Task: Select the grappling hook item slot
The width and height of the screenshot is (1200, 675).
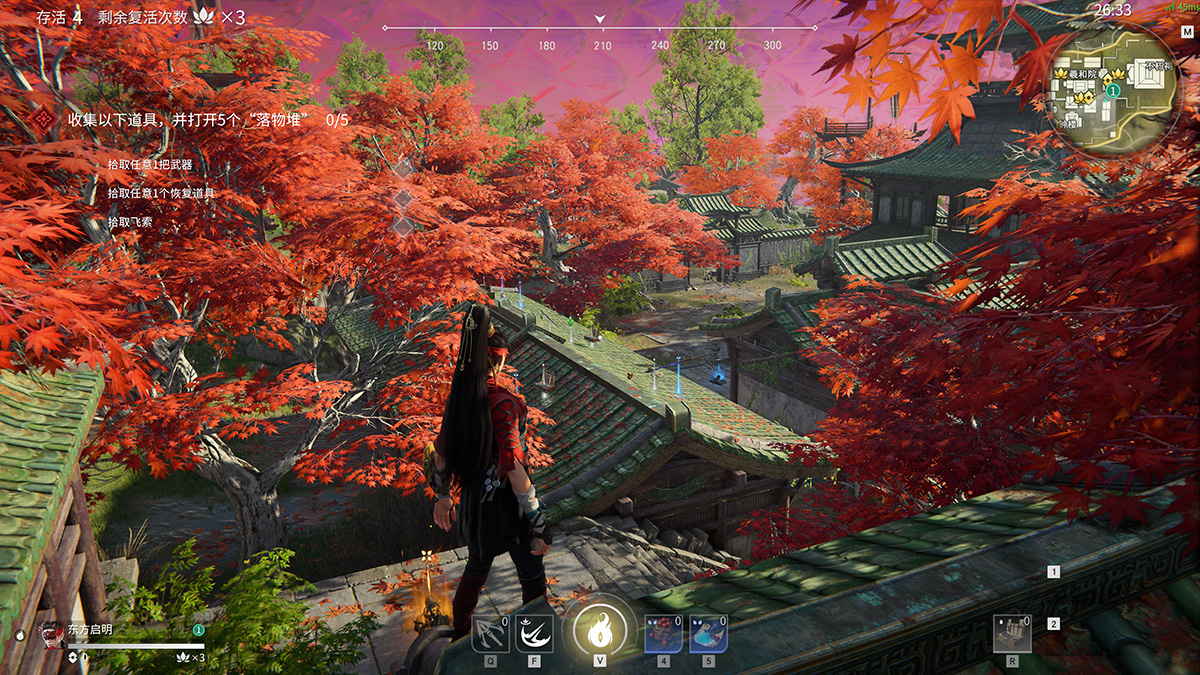Action: [490, 633]
